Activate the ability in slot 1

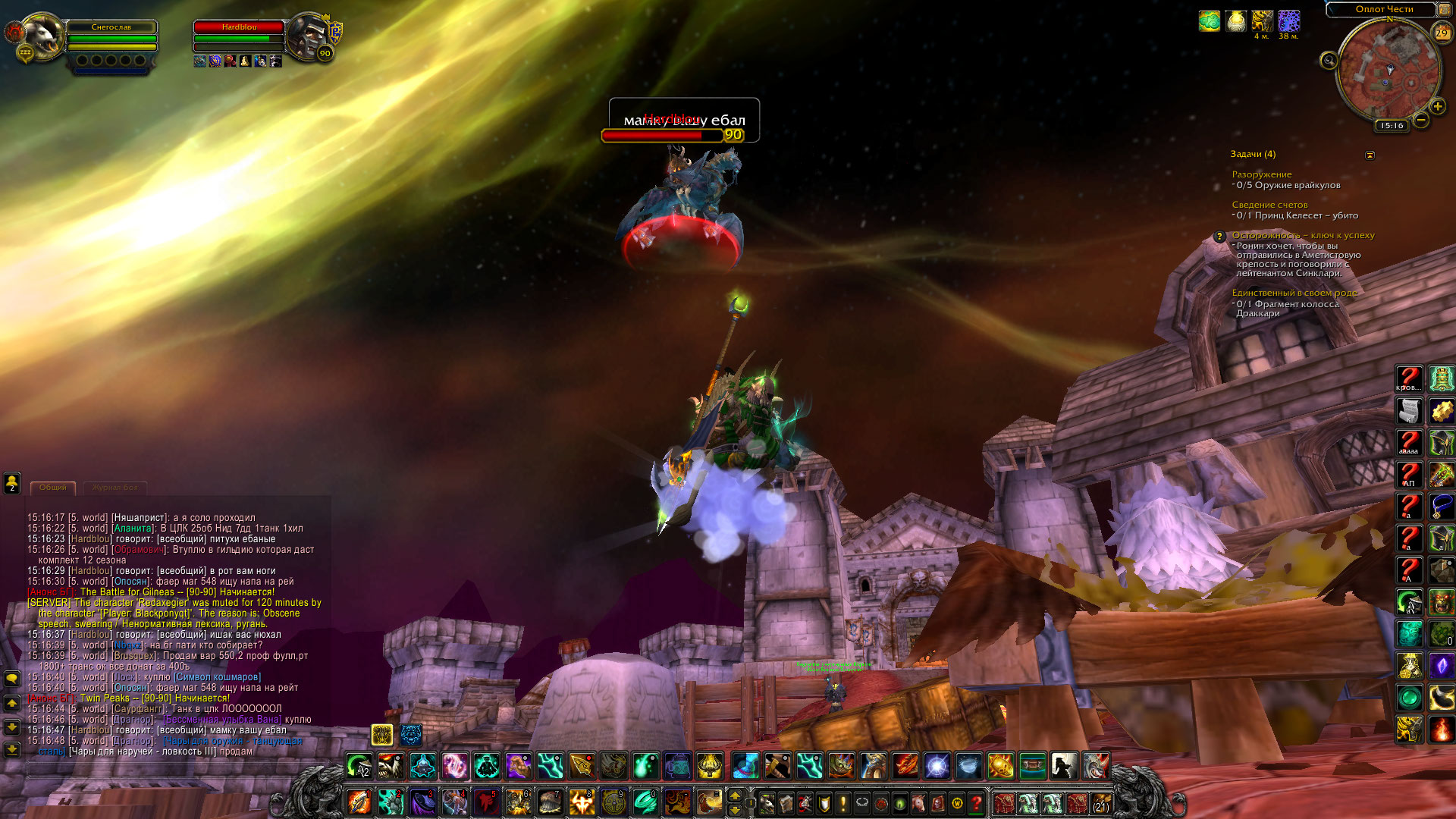[x=359, y=802]
